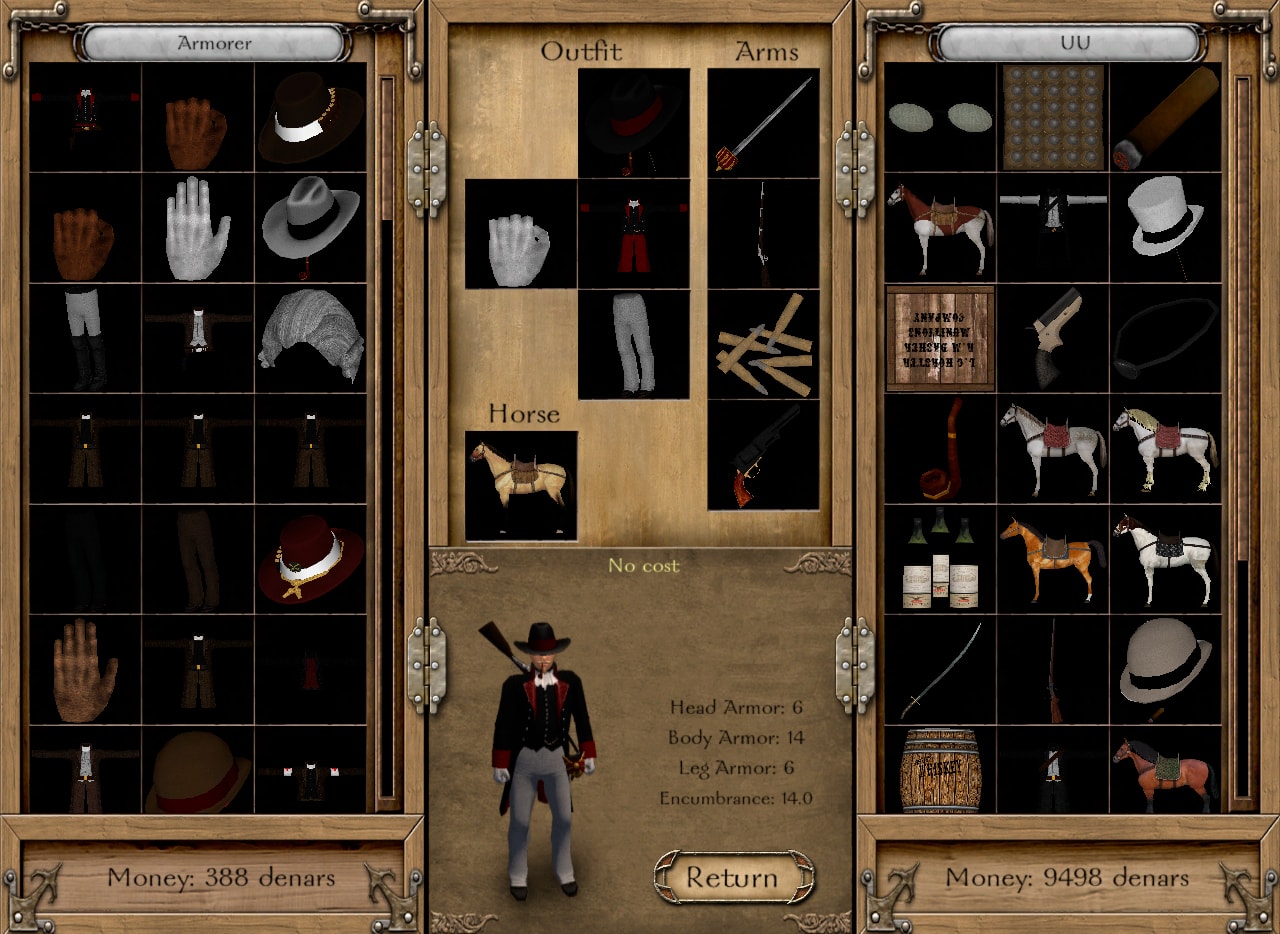The height and width of the screenshot is (934, 1280).
Task: Pick the equipped black hat with red band
Action: coord(633,124)
